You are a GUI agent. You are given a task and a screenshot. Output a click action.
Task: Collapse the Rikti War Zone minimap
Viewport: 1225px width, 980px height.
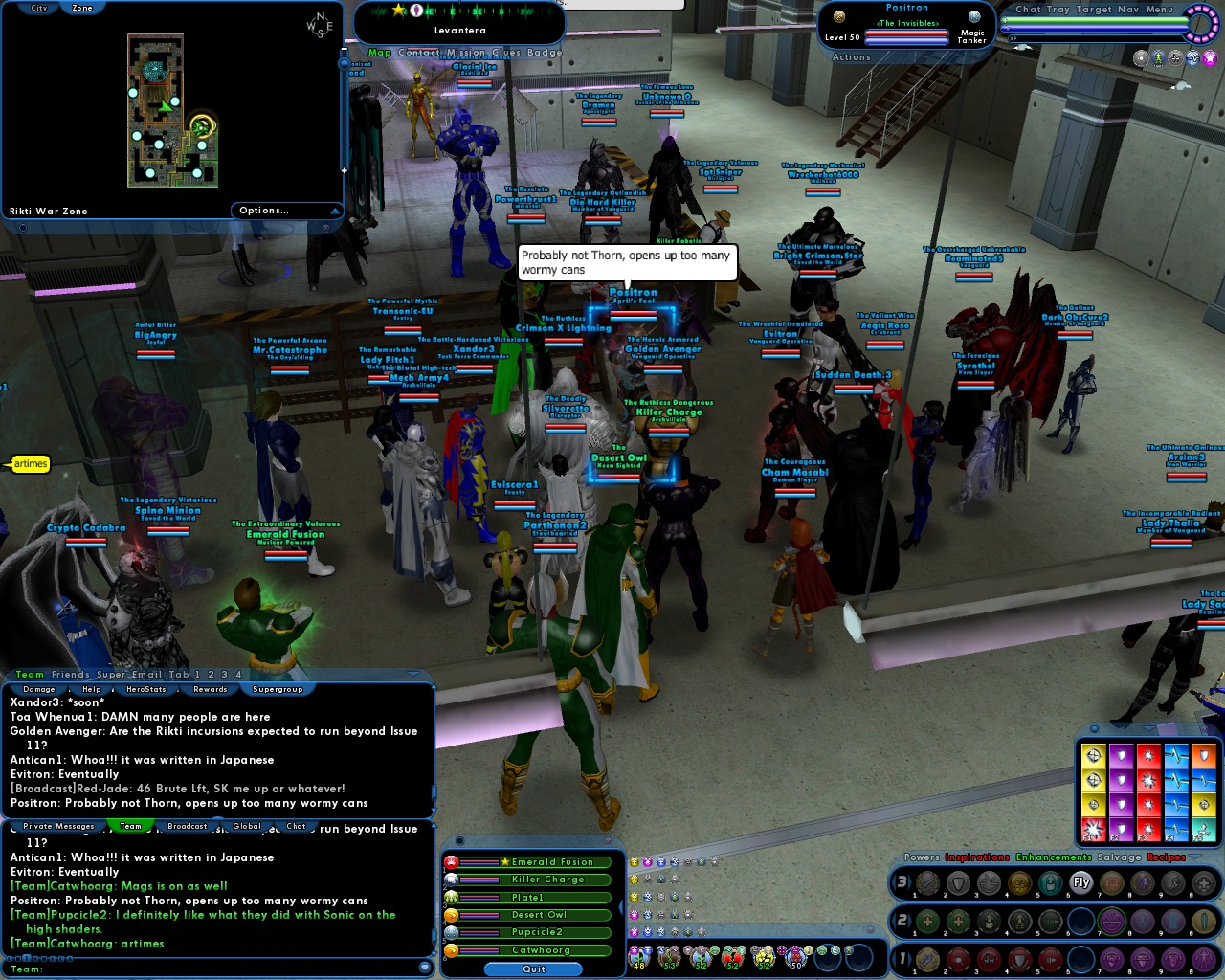tap(334, 211)
